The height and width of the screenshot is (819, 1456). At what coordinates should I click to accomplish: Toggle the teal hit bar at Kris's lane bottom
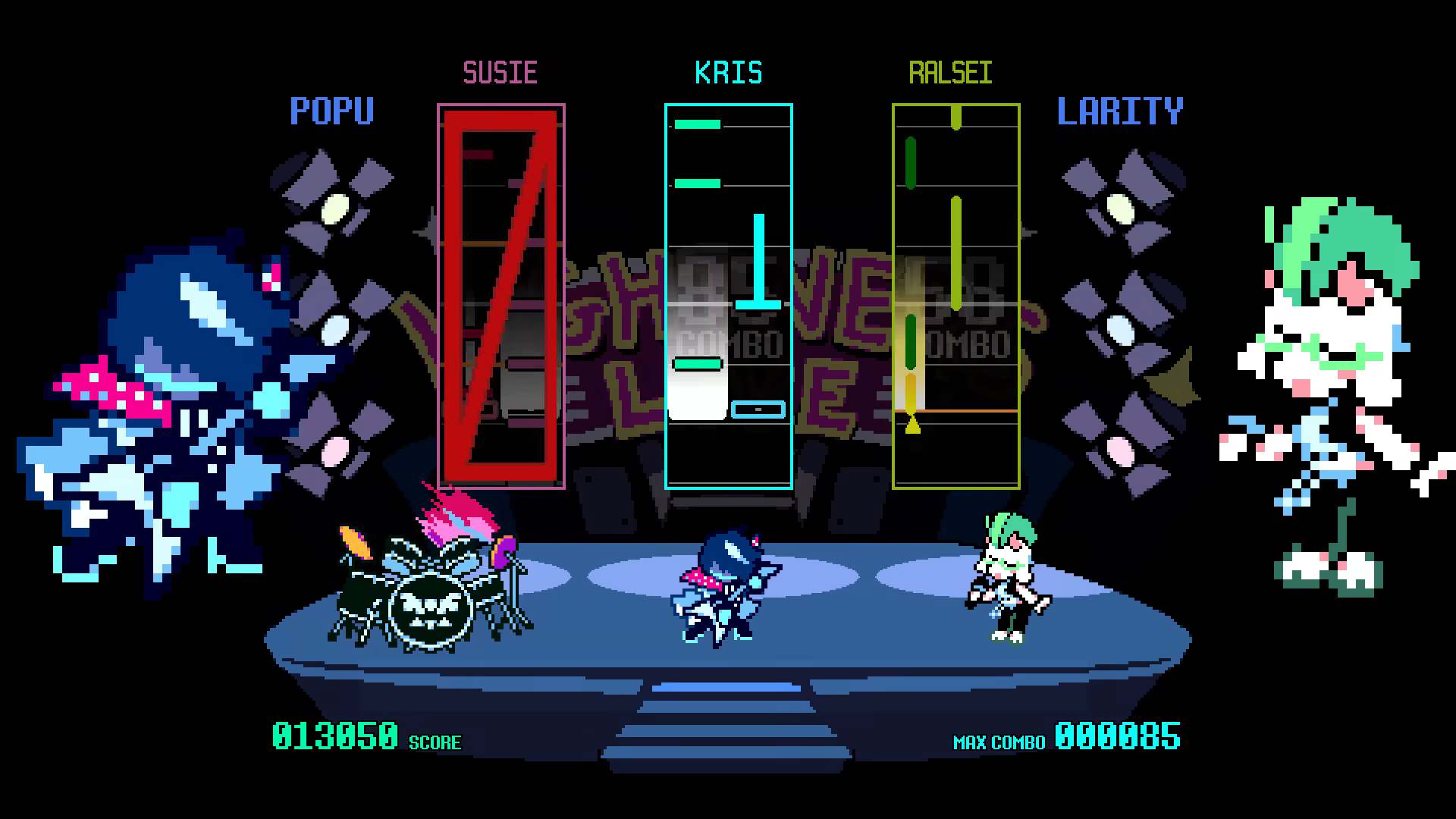pos(758,409)
